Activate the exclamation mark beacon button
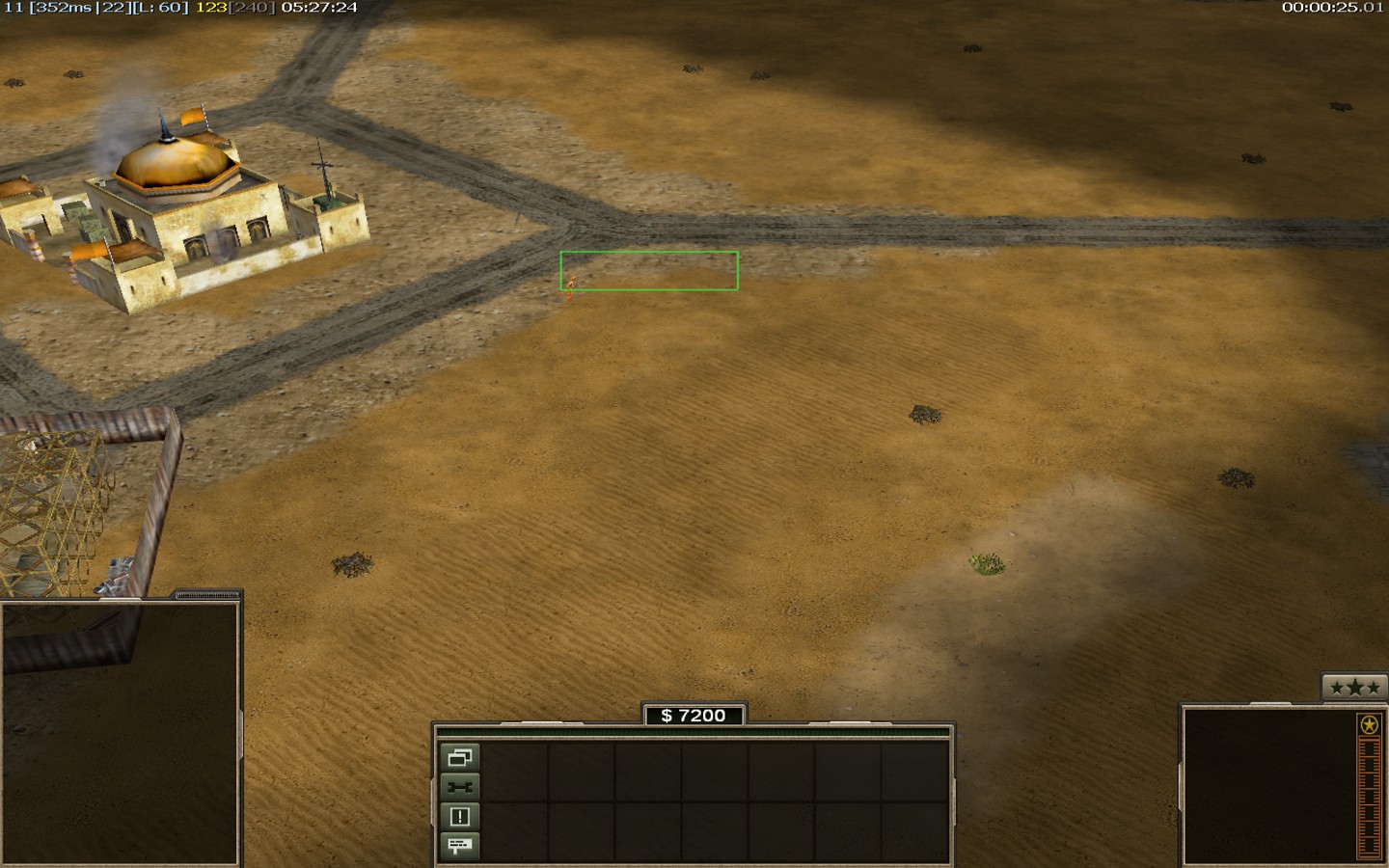Image resolution: width=1389 pixels, height=868 pixels. point(460,817)
